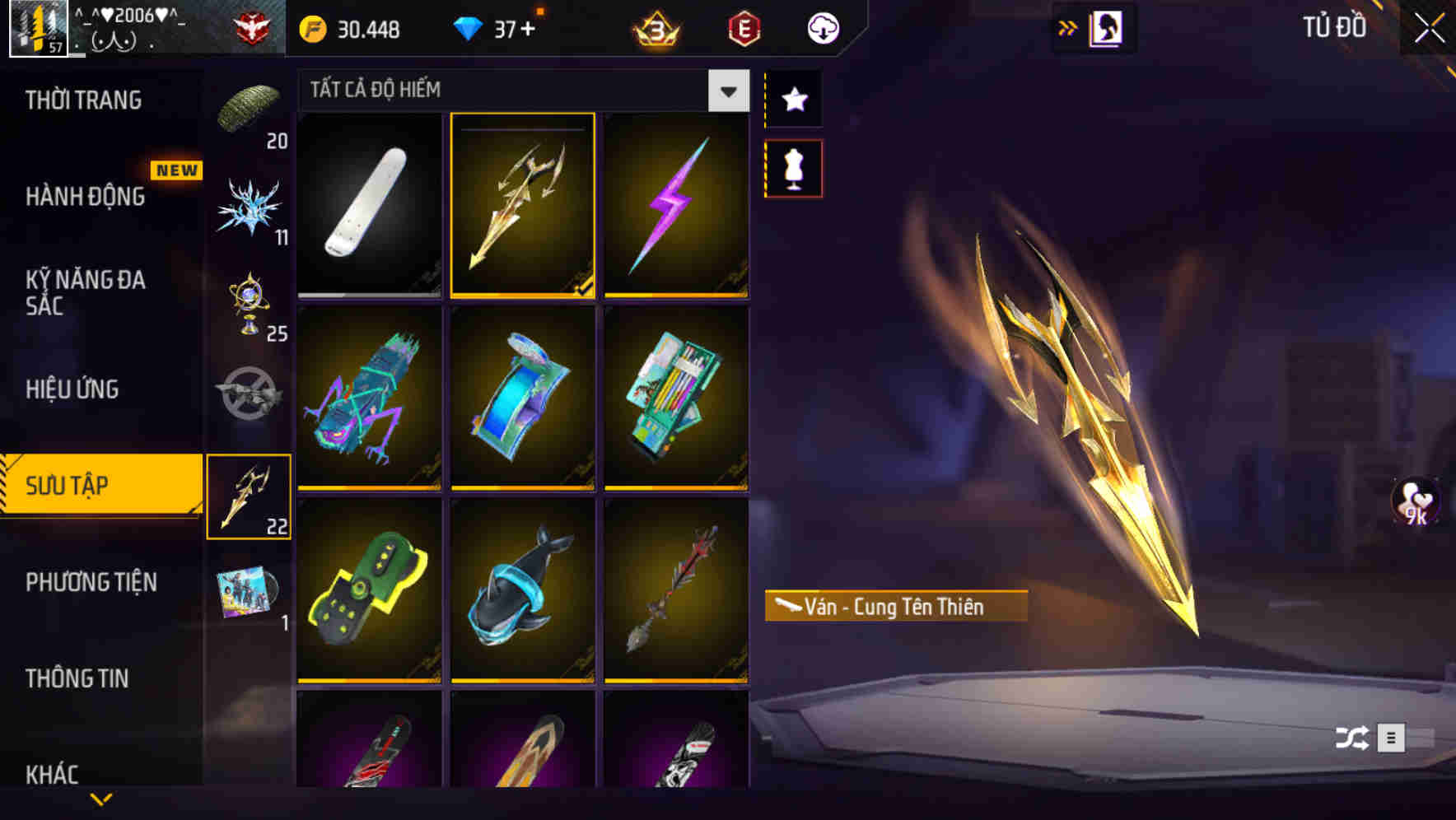Select the golden trident surfboard category icon

(x=250, y=494)
